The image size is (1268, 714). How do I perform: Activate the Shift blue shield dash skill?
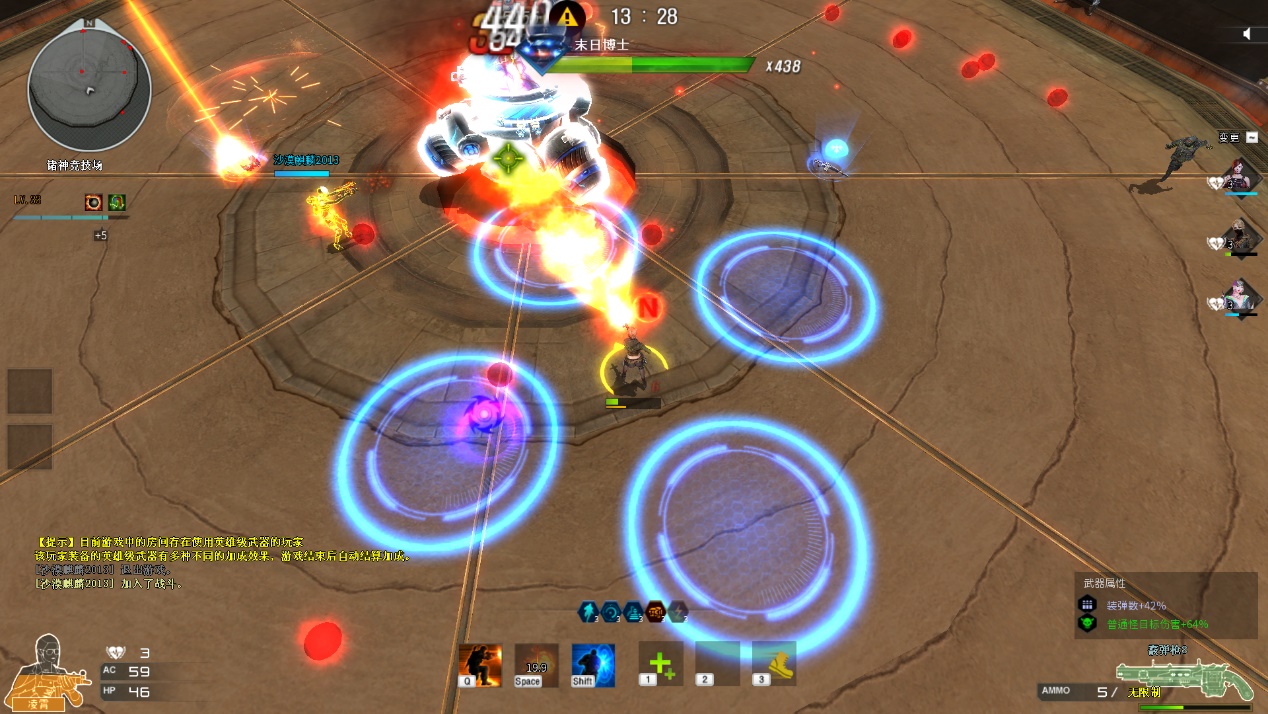[x=593, y=665]
